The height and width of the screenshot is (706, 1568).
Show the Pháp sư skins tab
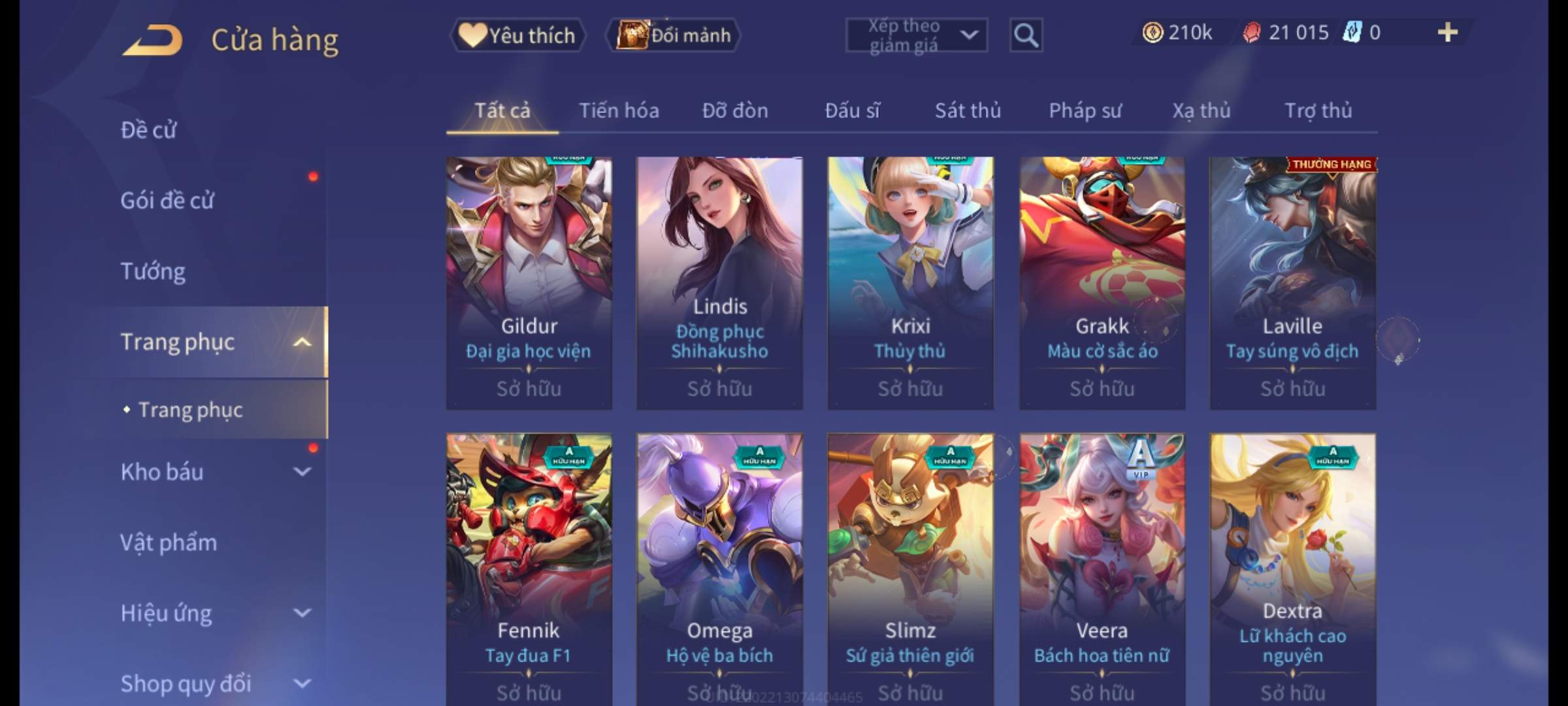1085,110
